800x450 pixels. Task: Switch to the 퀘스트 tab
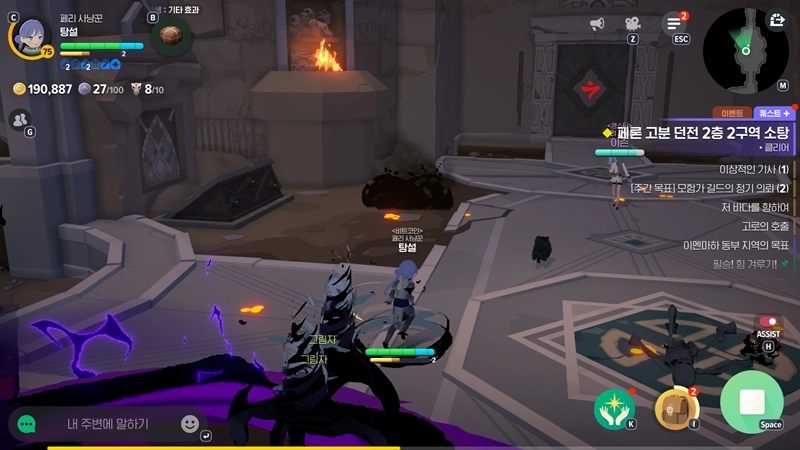point(773,114)
